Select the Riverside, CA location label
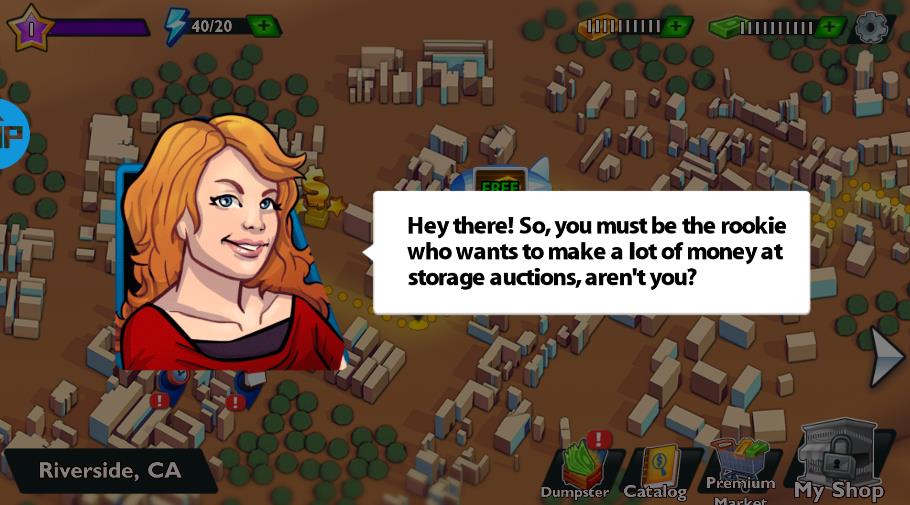 [110, 470]
